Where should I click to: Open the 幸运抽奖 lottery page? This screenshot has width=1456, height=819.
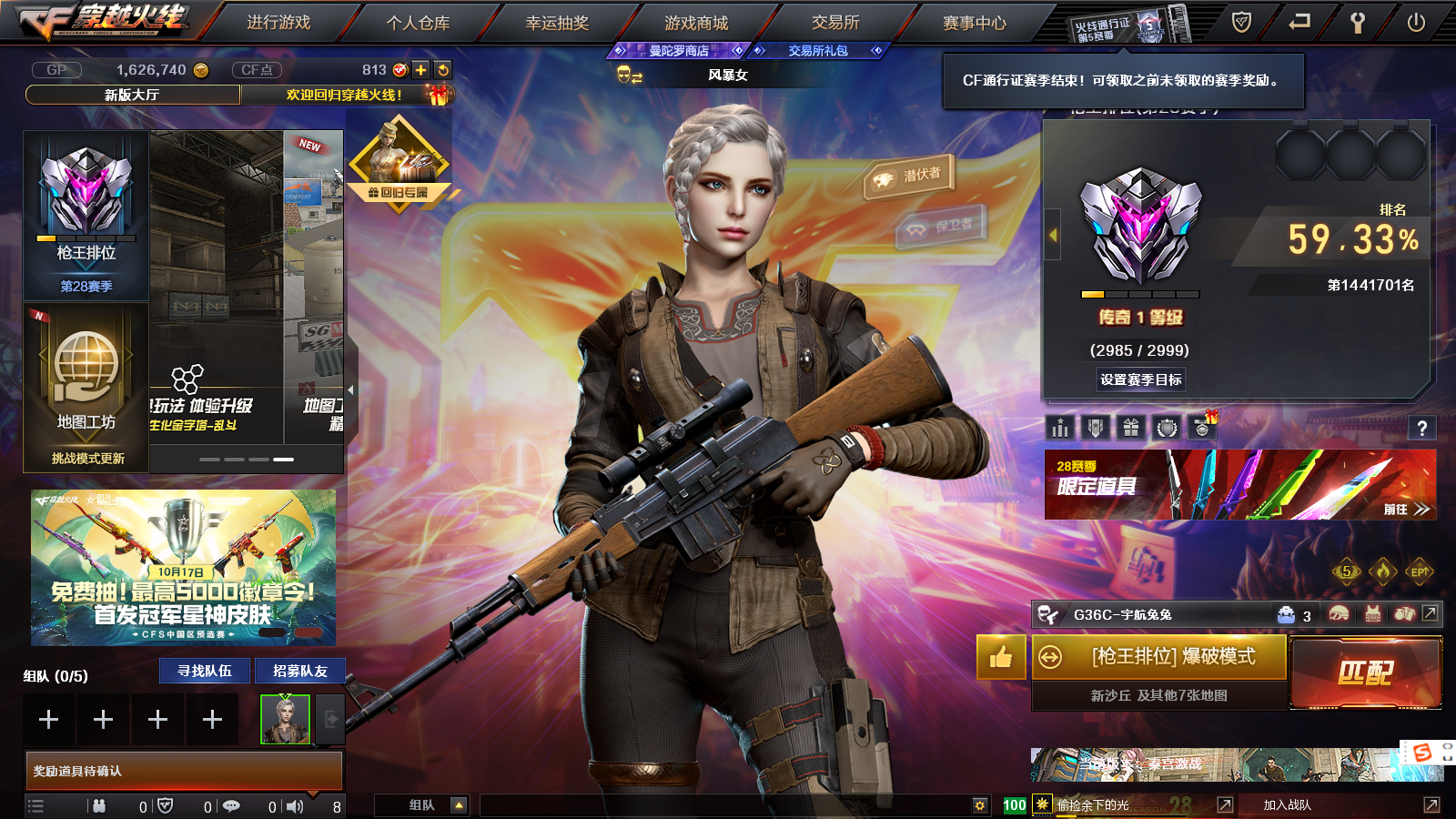coord(557,23)
